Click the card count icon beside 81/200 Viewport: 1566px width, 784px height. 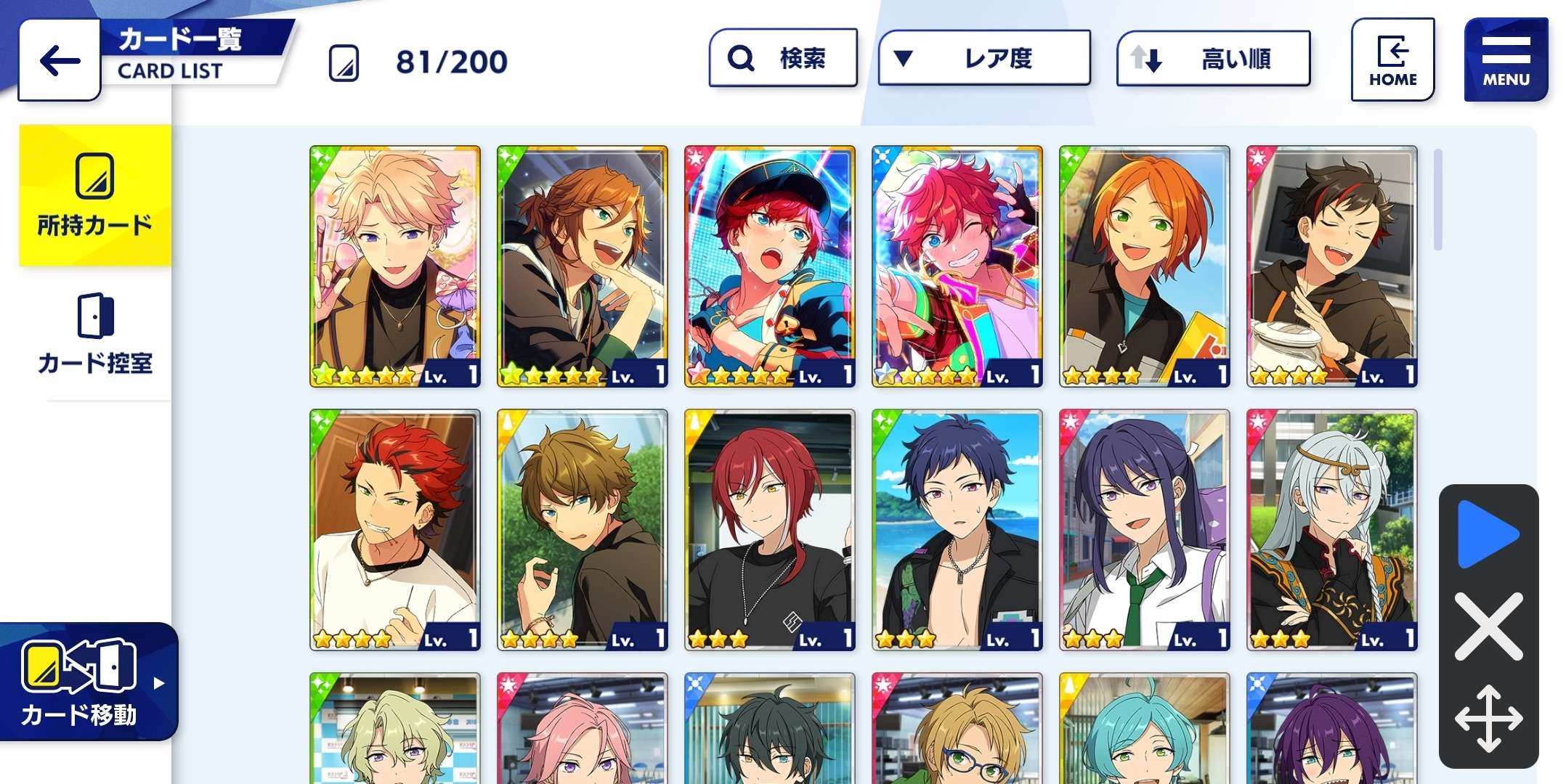[346, 61]
